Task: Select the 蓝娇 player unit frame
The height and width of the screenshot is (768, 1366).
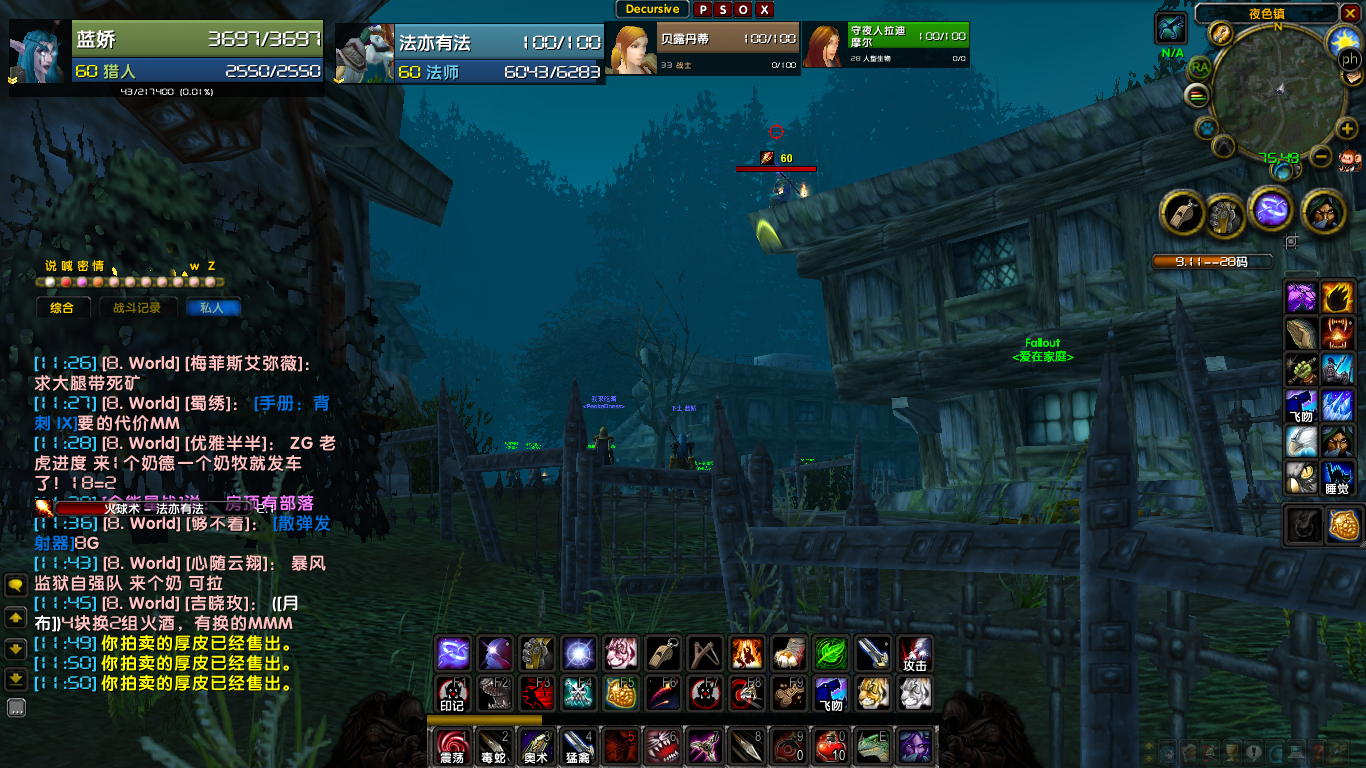Action: click(167, 56)
